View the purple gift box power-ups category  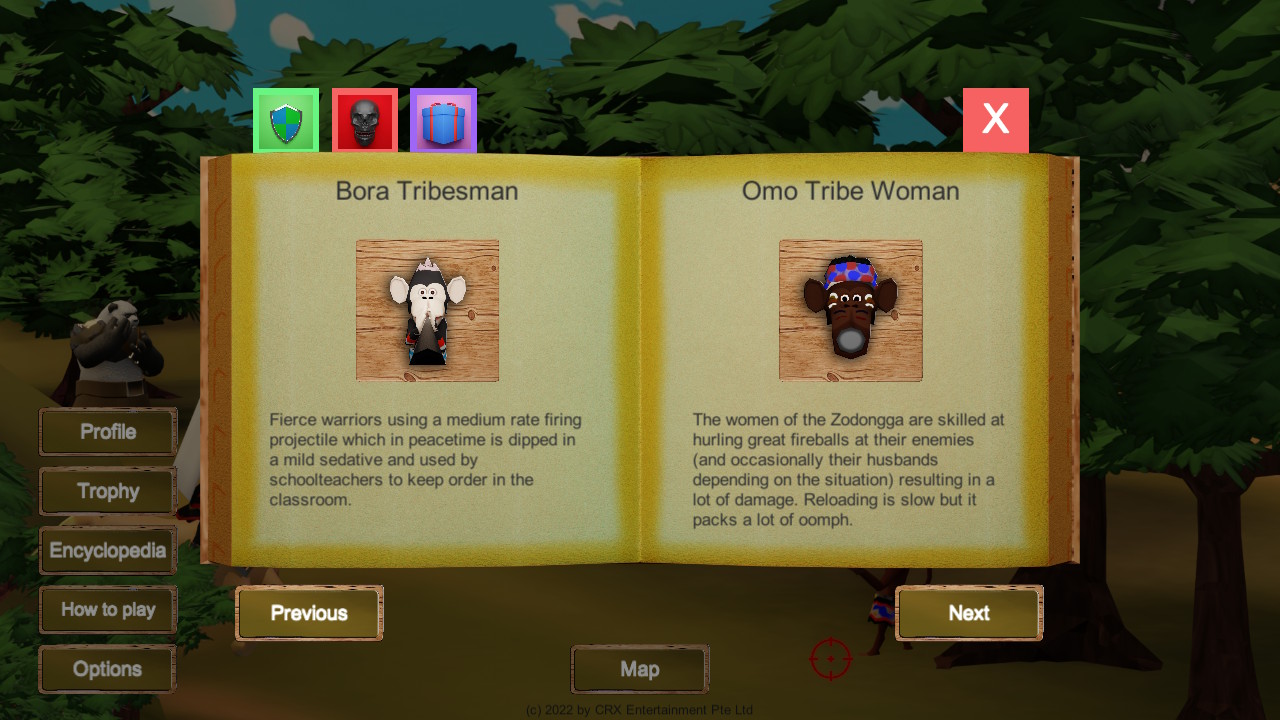[443, 120]
